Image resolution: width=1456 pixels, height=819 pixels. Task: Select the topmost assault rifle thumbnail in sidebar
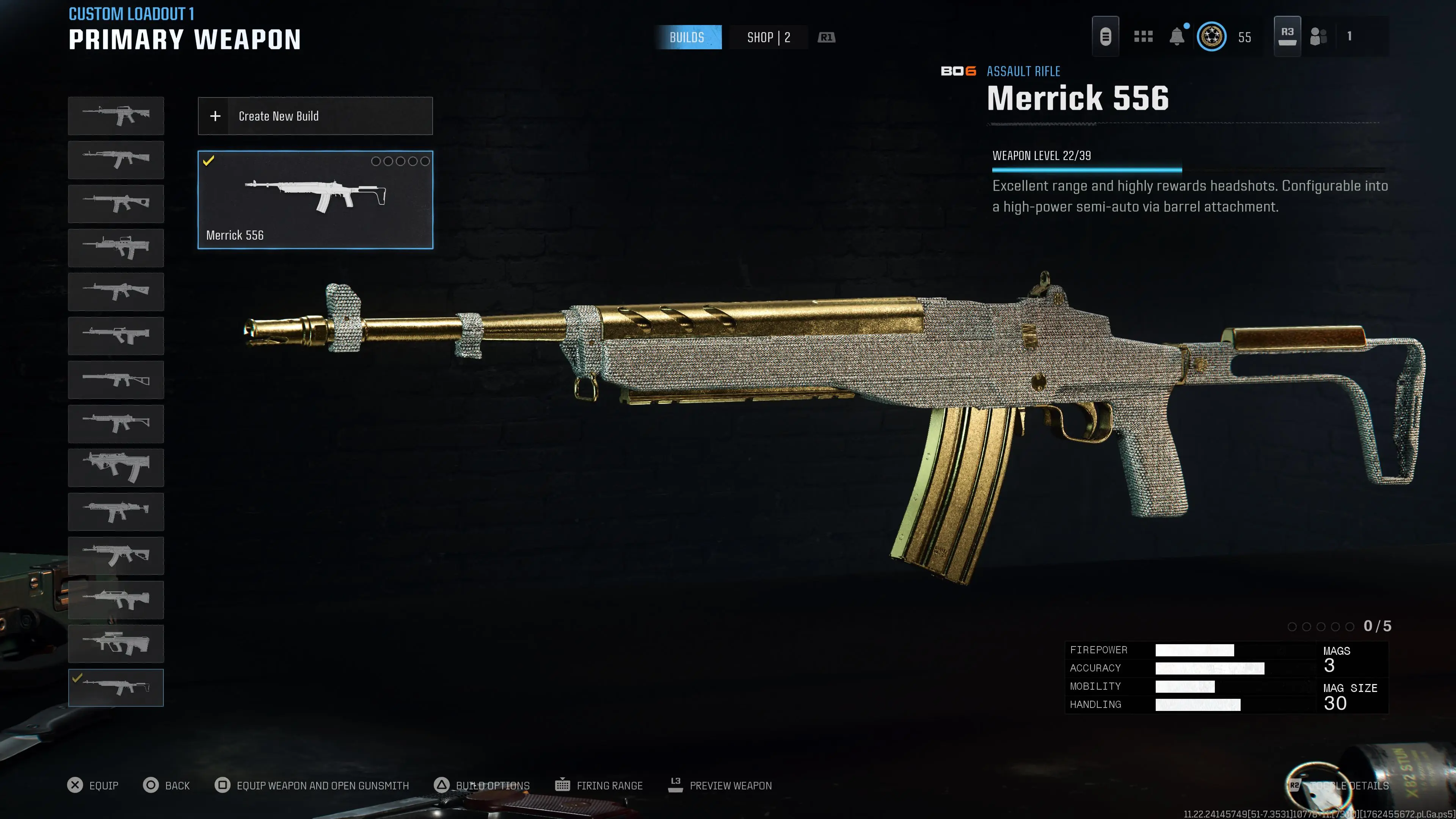point(116,115)
